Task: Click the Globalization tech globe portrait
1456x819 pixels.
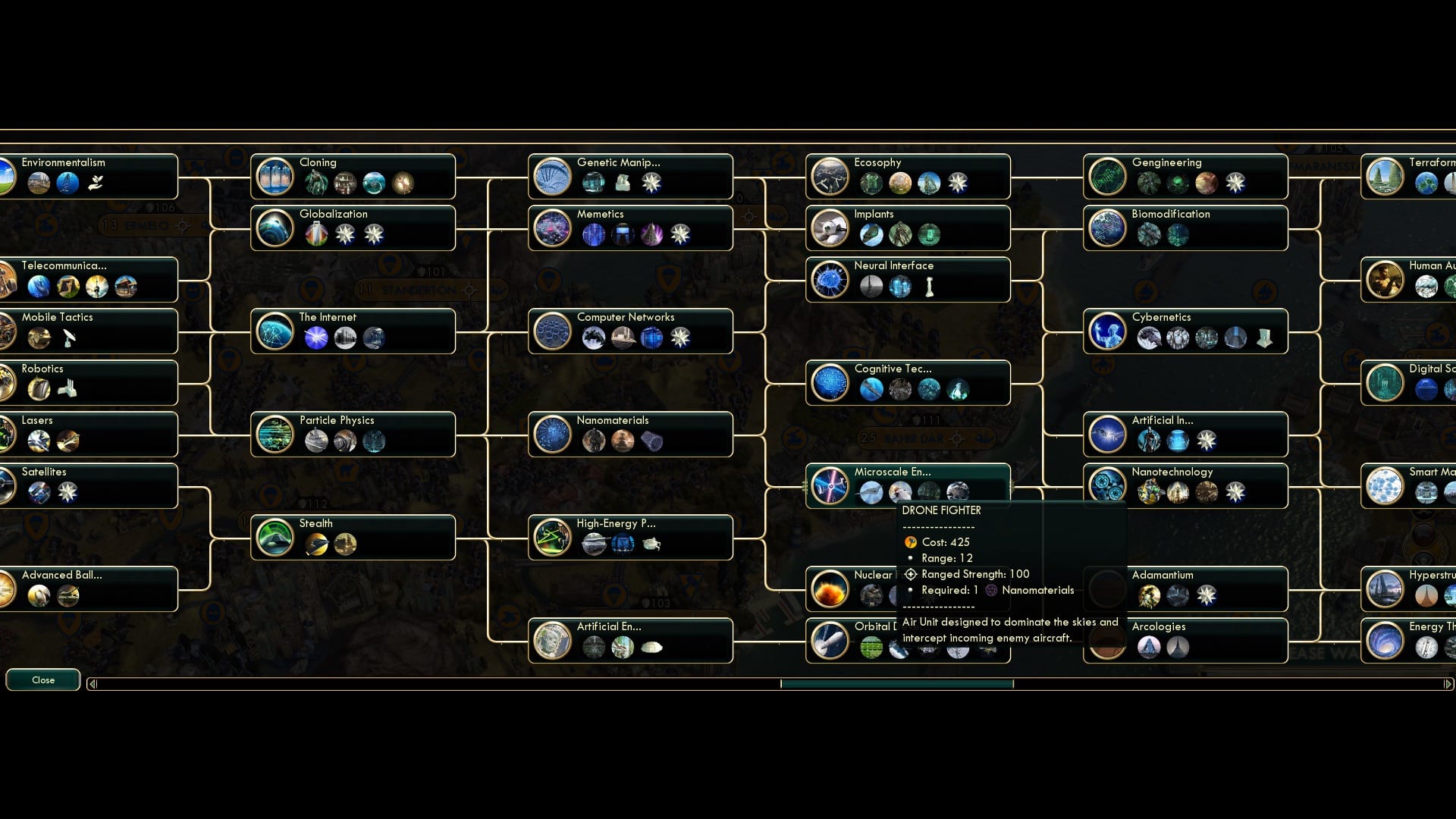Action: [x=275, y=227]
